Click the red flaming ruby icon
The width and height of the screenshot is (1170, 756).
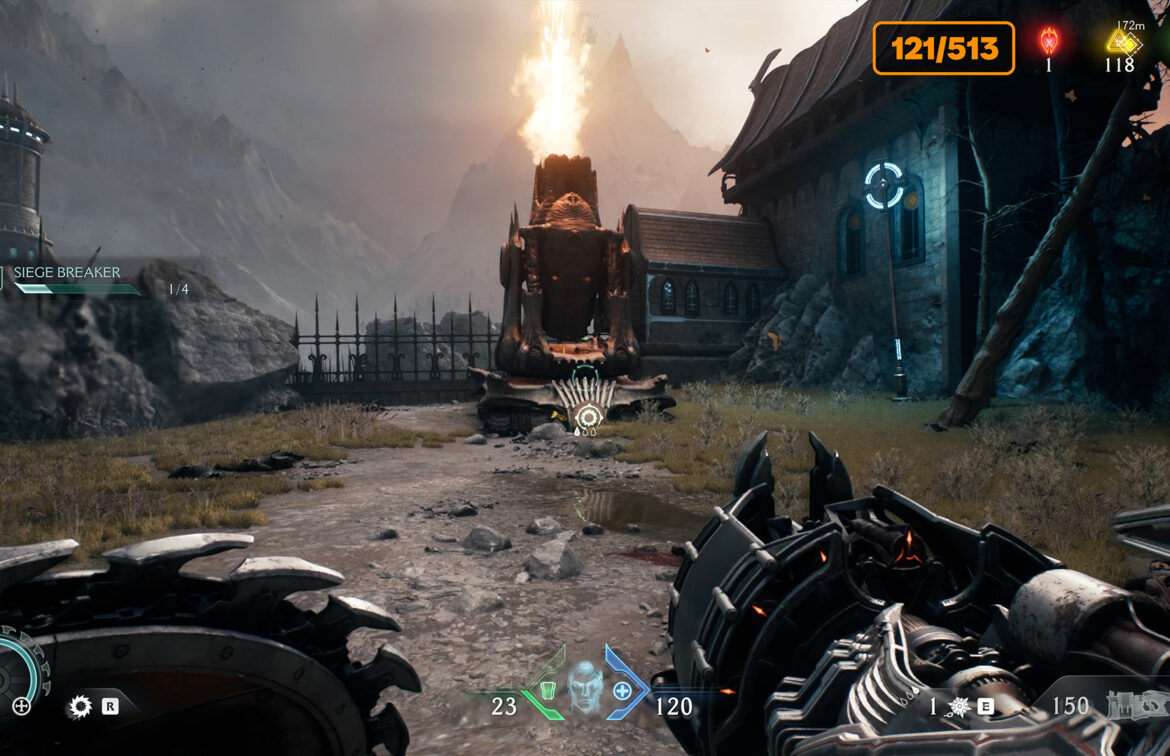1048,41
